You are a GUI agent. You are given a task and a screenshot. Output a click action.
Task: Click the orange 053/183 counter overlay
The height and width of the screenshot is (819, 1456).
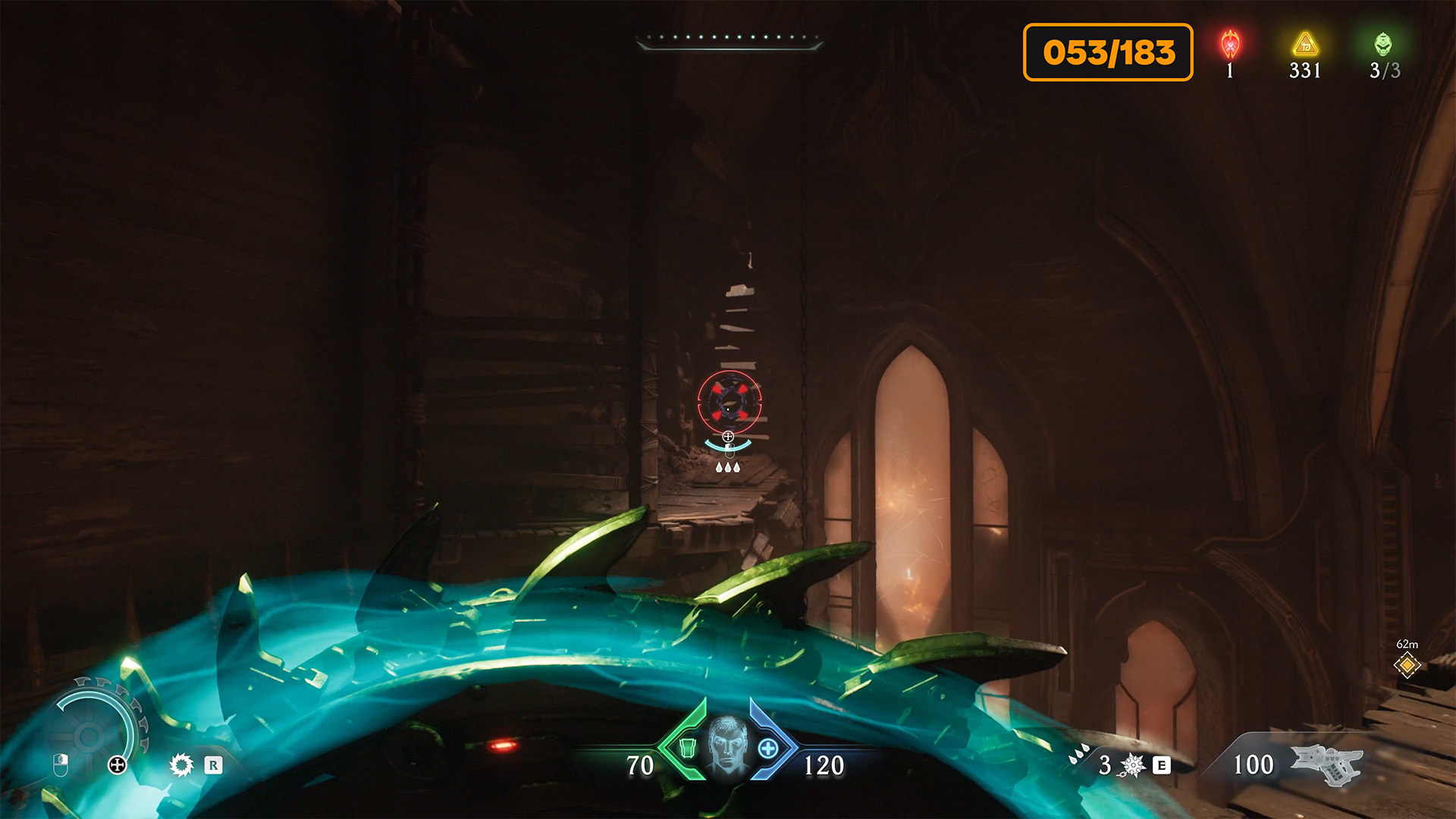coord(1108,52)
